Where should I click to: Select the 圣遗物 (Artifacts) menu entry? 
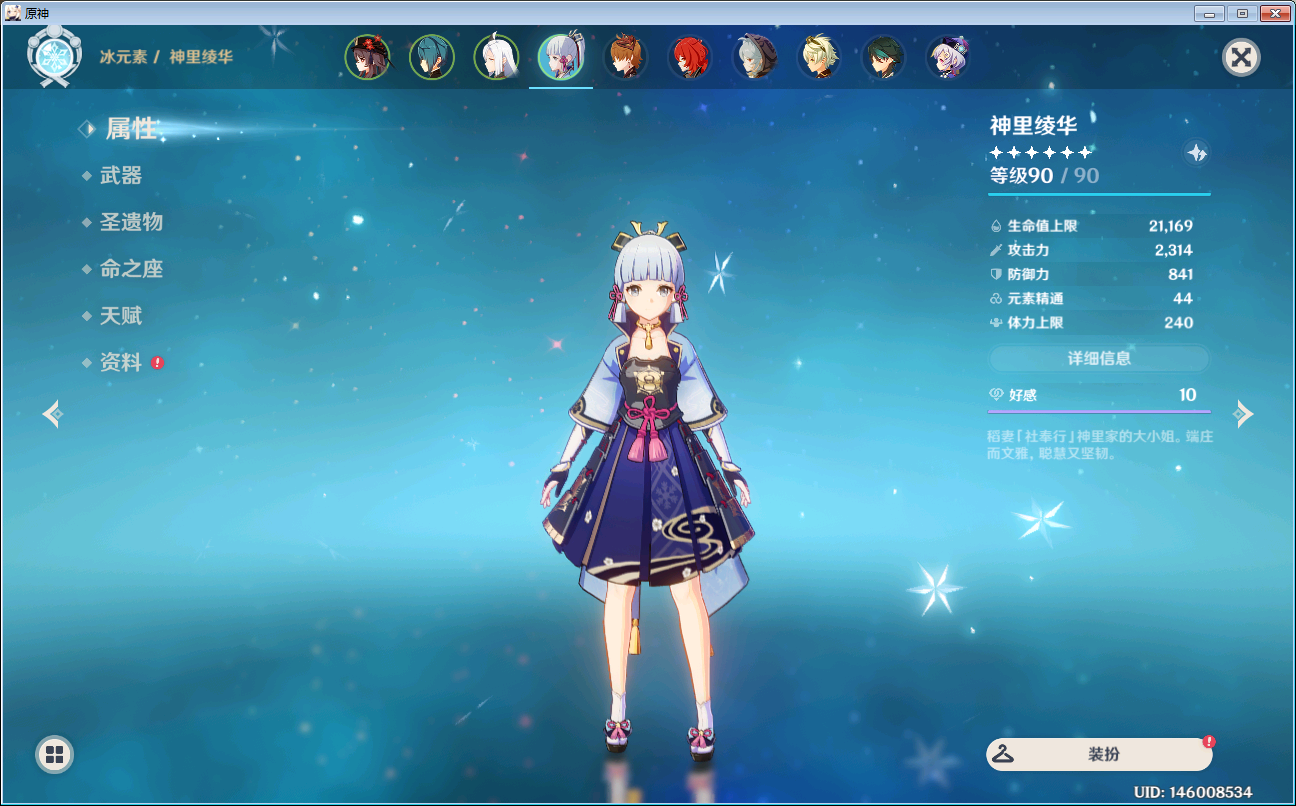click(x=131, y=222)
